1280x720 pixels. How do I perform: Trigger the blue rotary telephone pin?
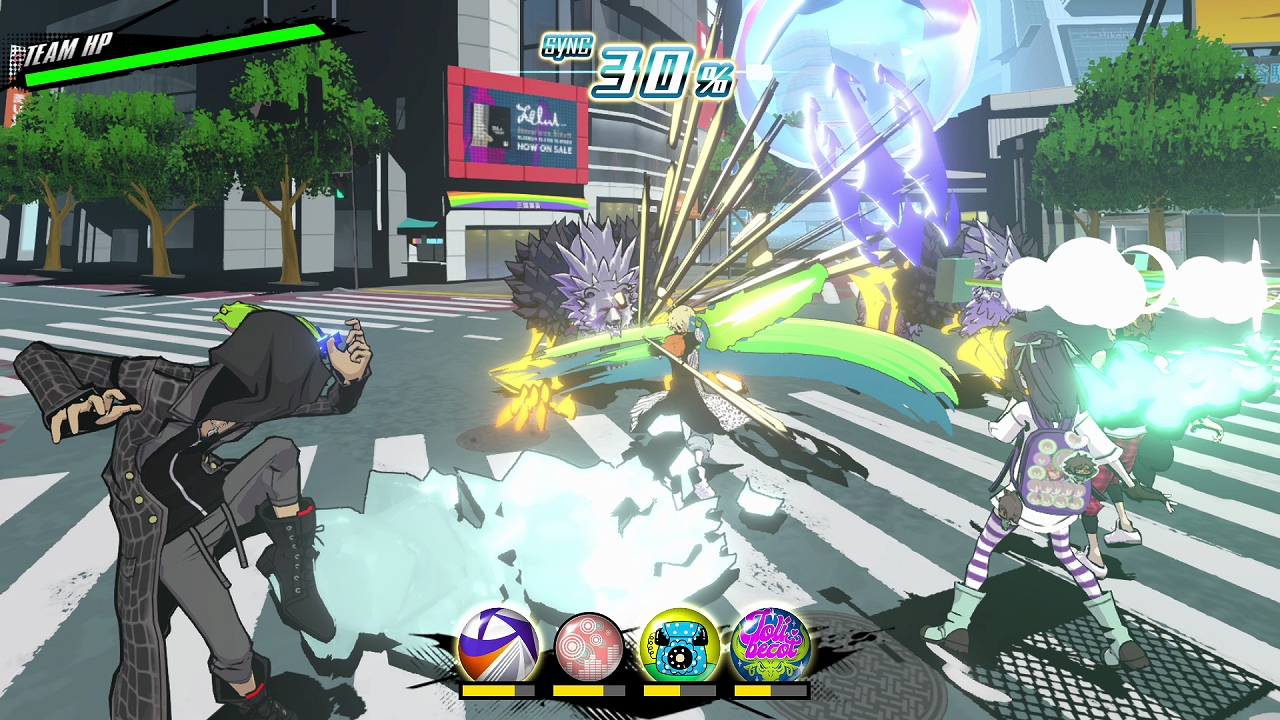pos(680,647)
